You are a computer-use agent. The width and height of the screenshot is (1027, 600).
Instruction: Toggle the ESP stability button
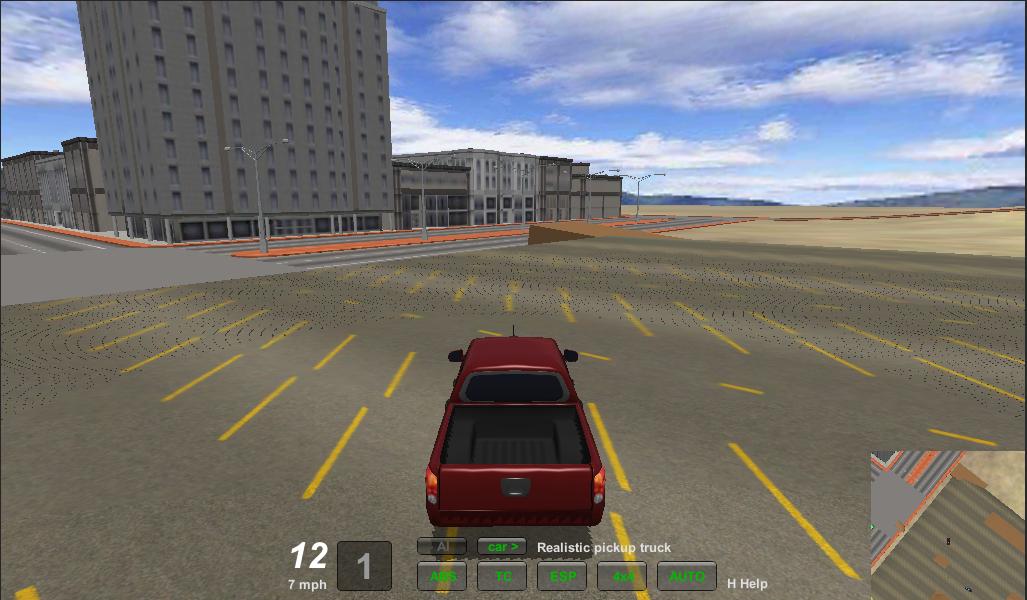(x=562, y=576)
